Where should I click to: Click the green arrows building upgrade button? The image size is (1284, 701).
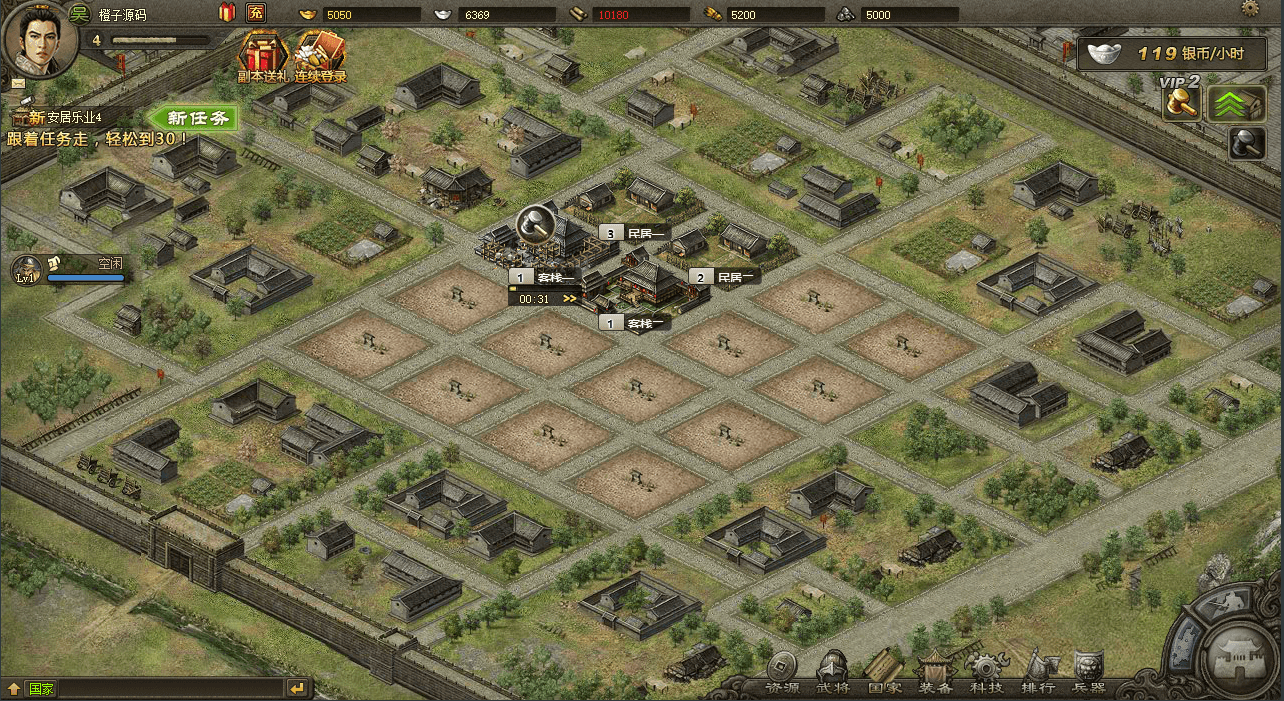pyautogui.click(x=1236, y=104)
